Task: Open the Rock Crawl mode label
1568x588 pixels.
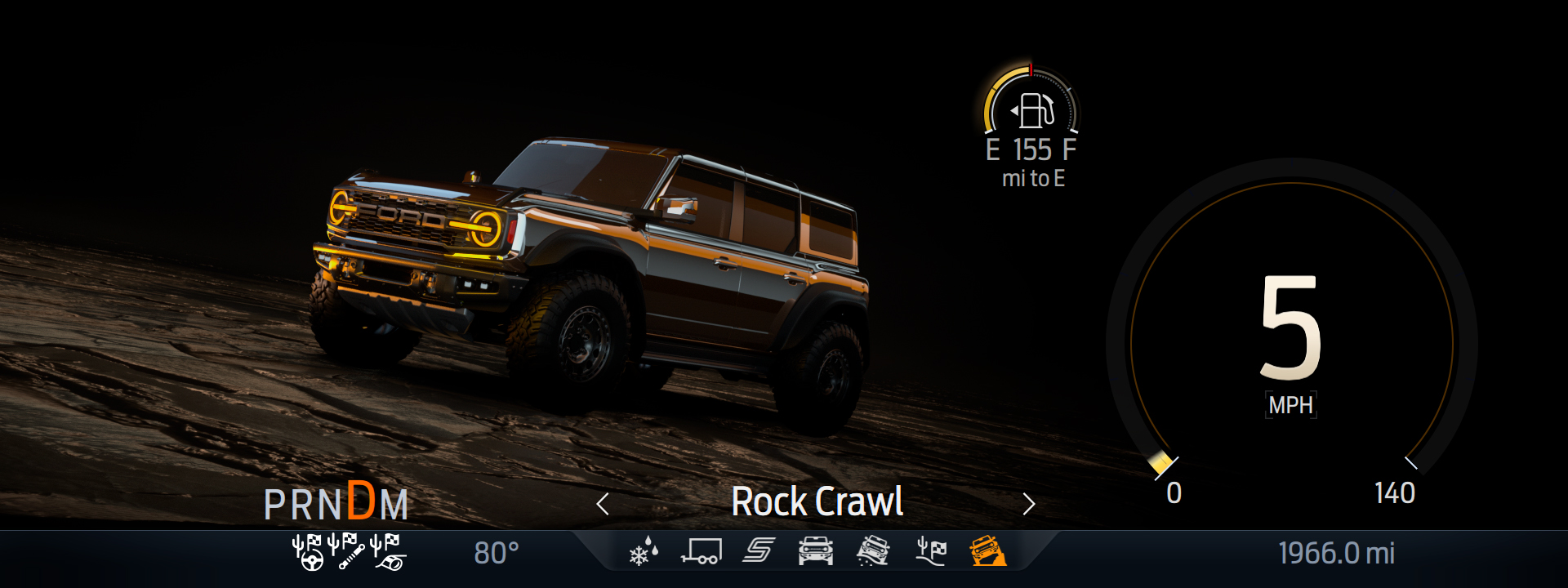Action: coord(817,503)
